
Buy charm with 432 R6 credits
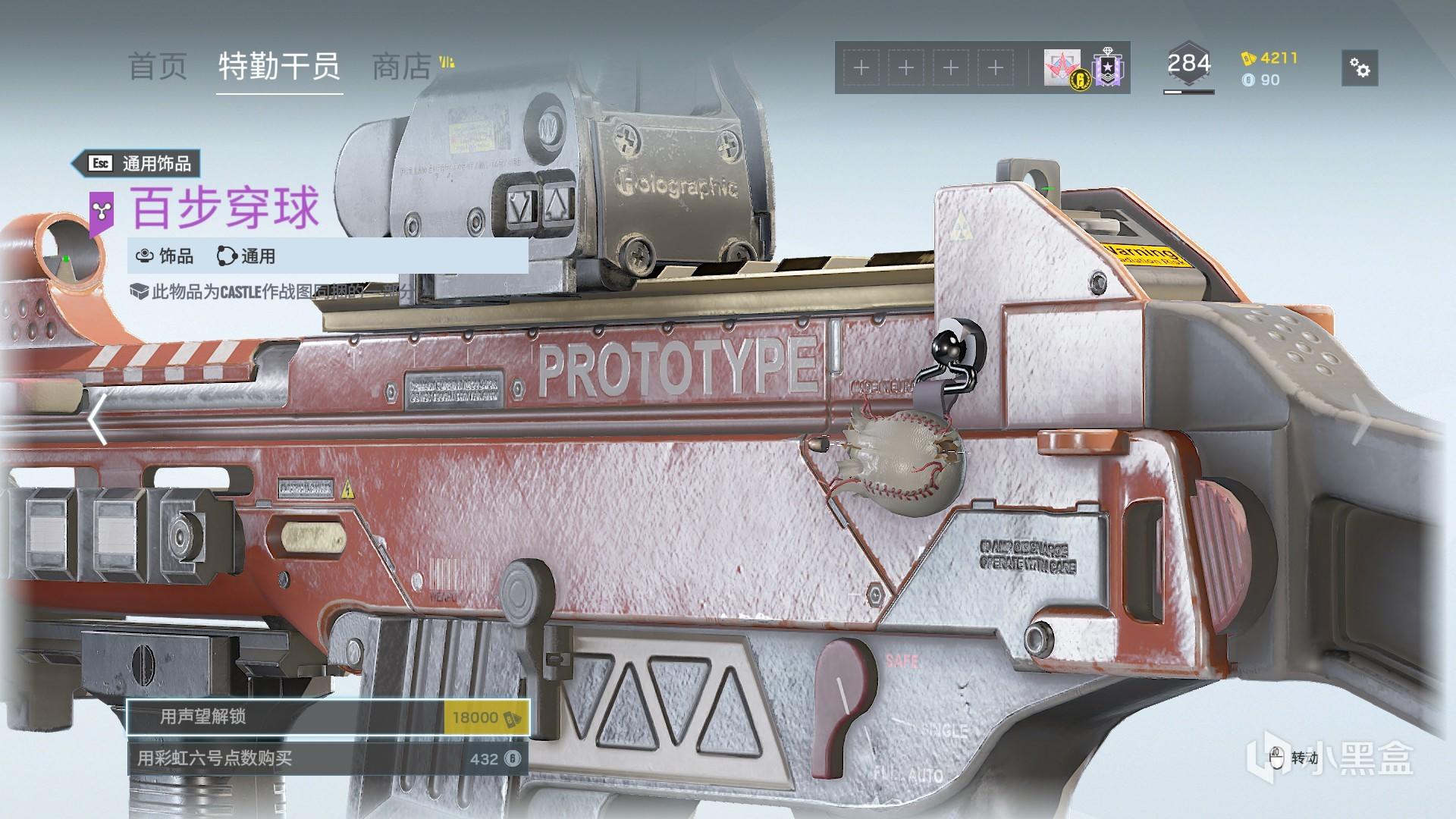[328, 758]
